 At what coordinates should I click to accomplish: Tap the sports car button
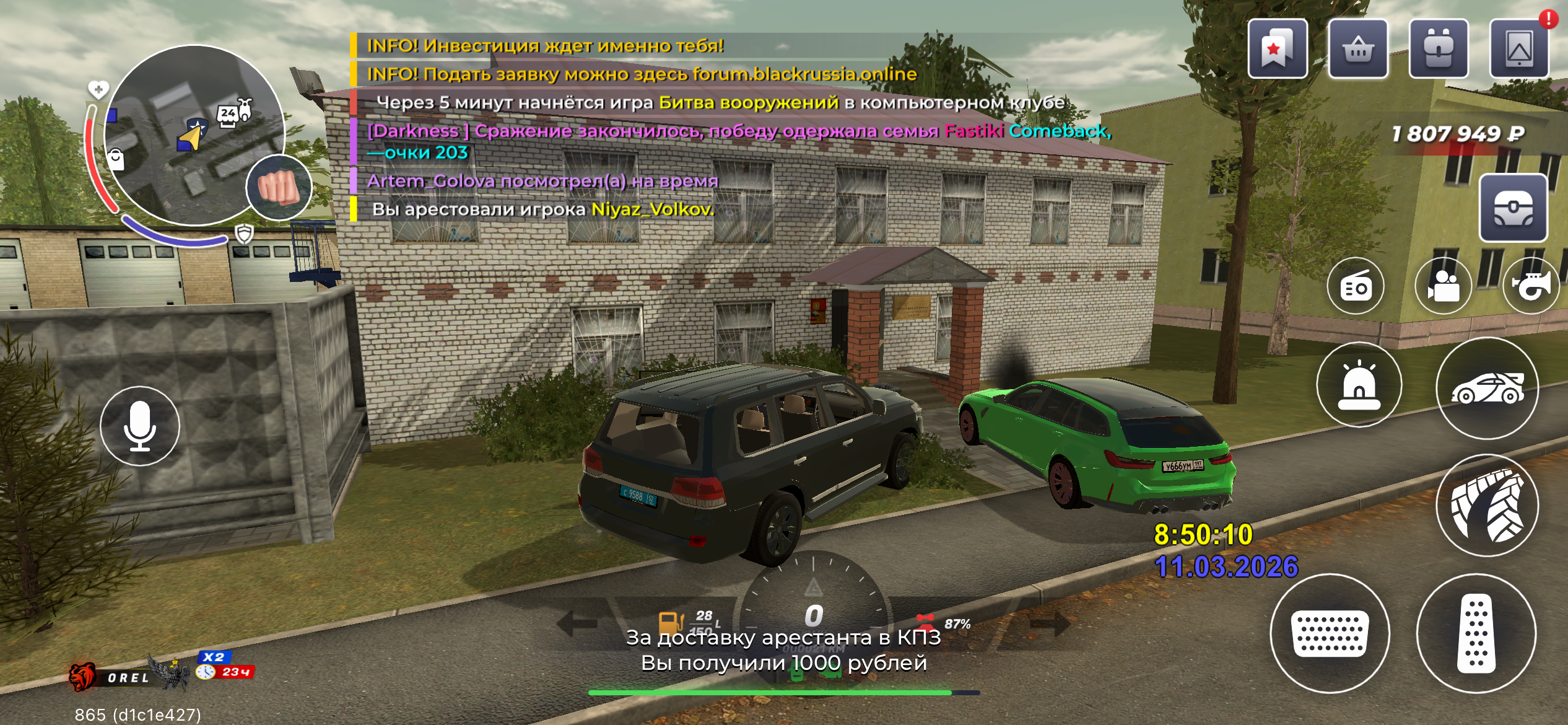[1487, 389]
